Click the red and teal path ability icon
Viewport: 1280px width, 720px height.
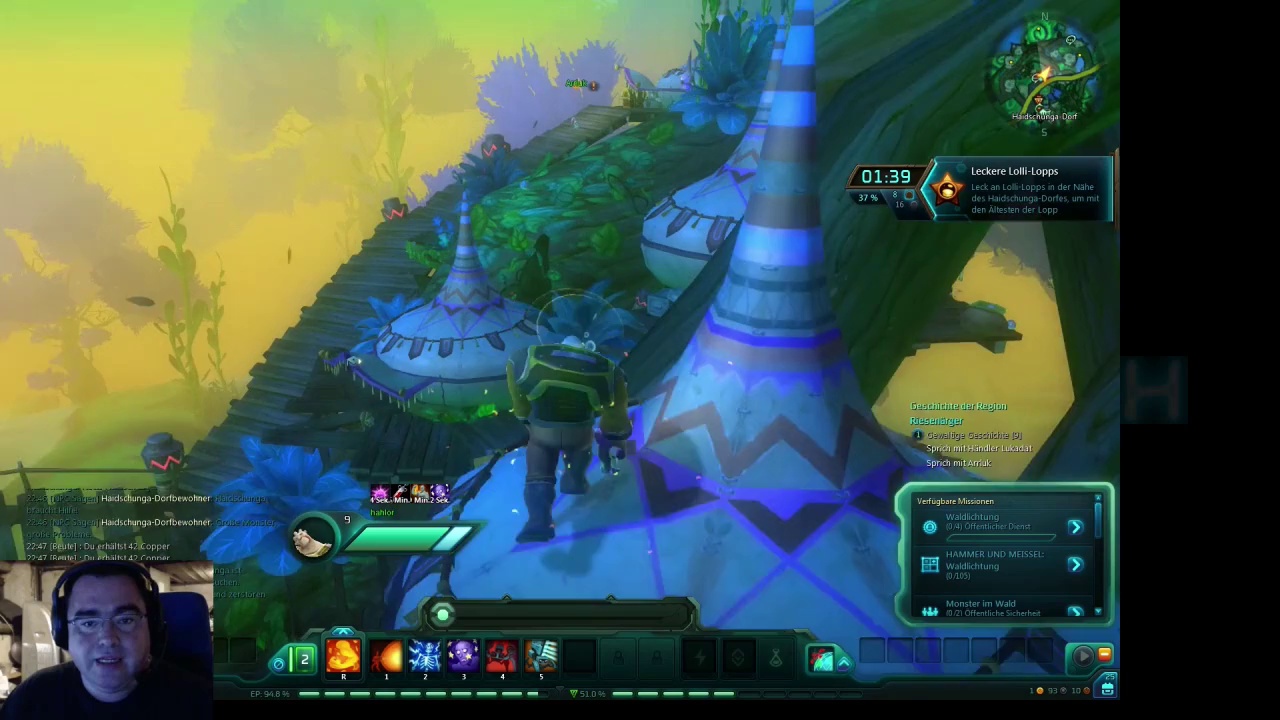(x=821, y=659)
